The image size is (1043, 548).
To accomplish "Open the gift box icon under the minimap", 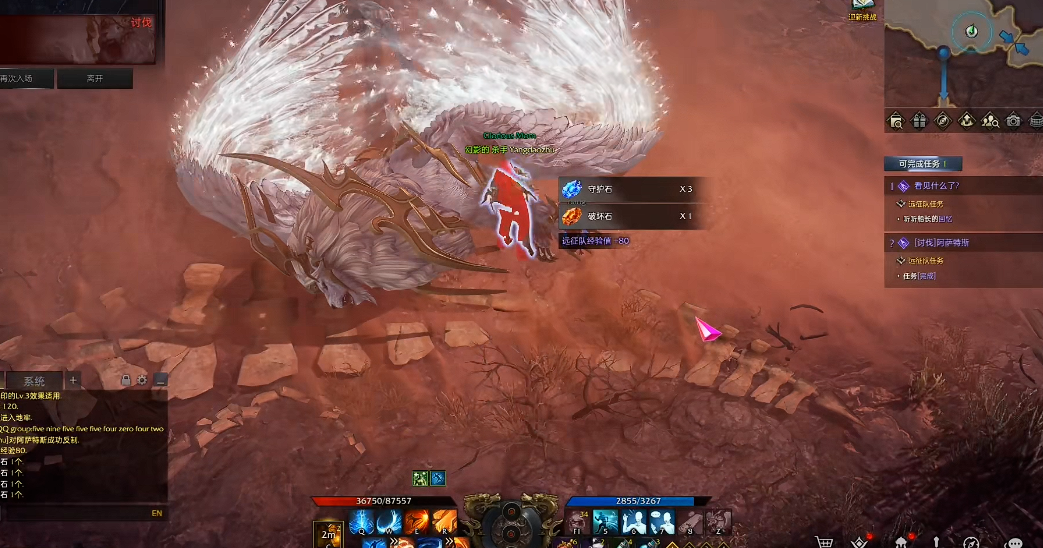I will click(x=920, y=121).
